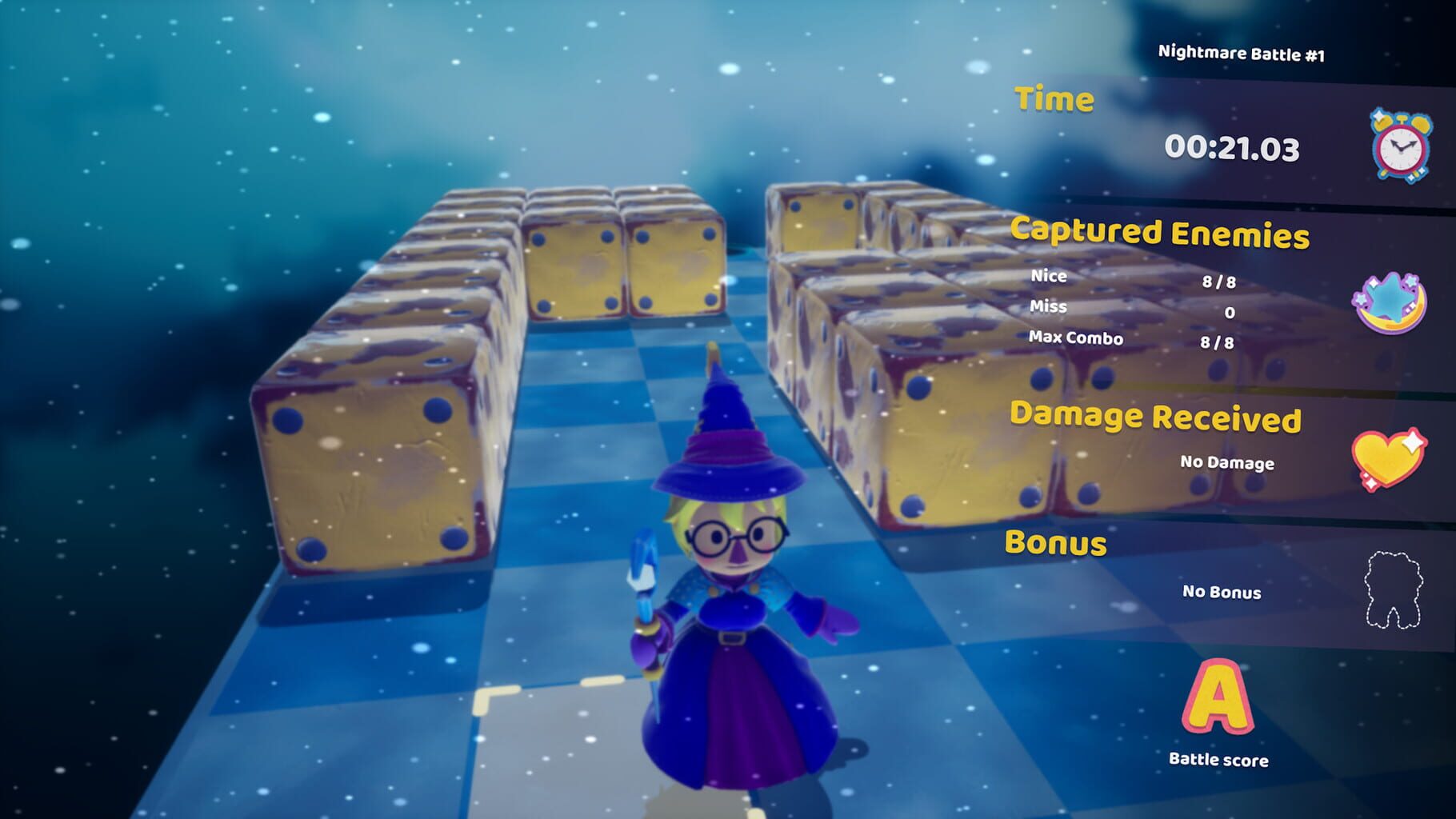
Task: Switch to the Time panel
Action: tap(1054, 100)
